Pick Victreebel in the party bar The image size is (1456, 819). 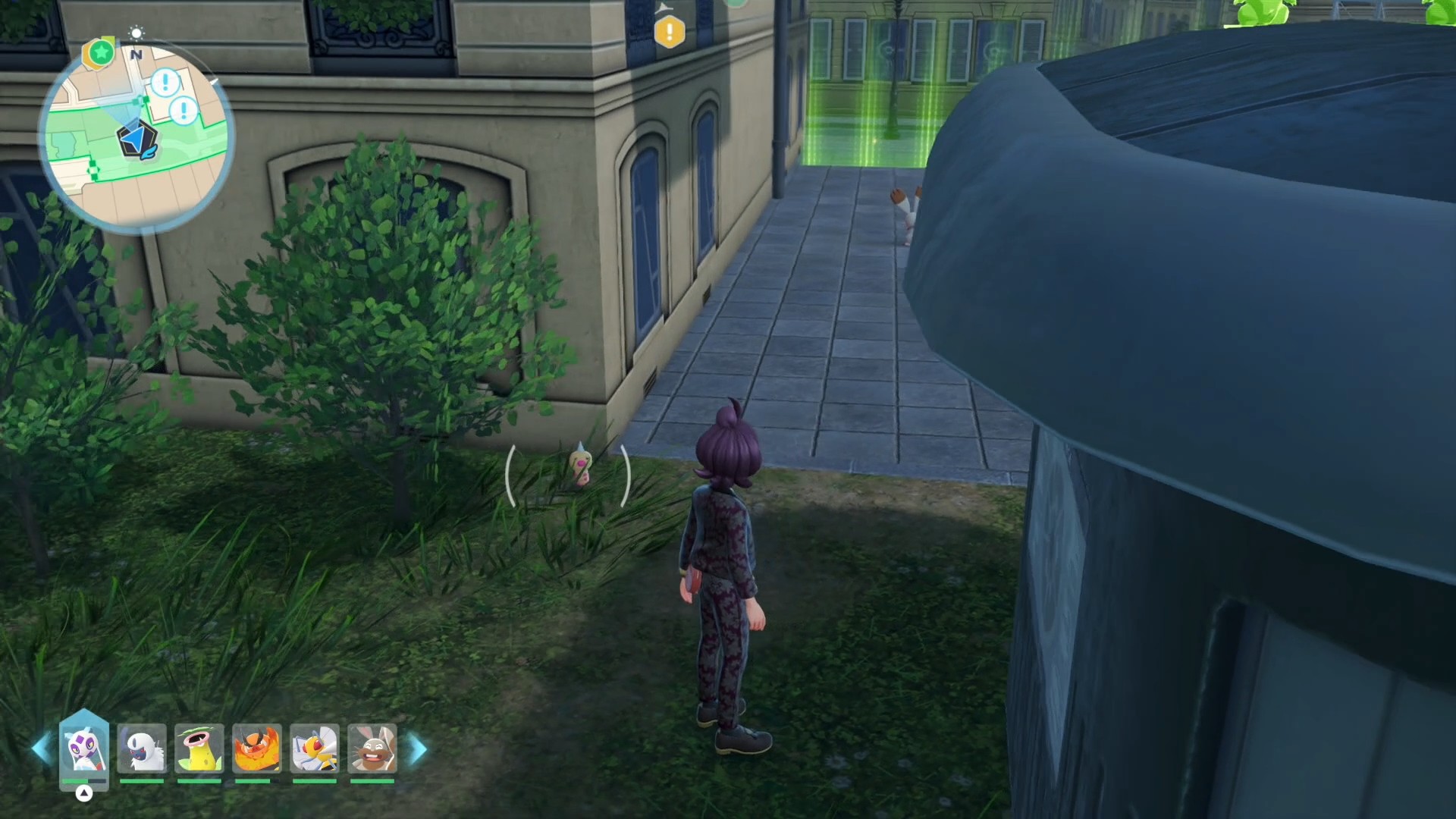click(199, 748)
